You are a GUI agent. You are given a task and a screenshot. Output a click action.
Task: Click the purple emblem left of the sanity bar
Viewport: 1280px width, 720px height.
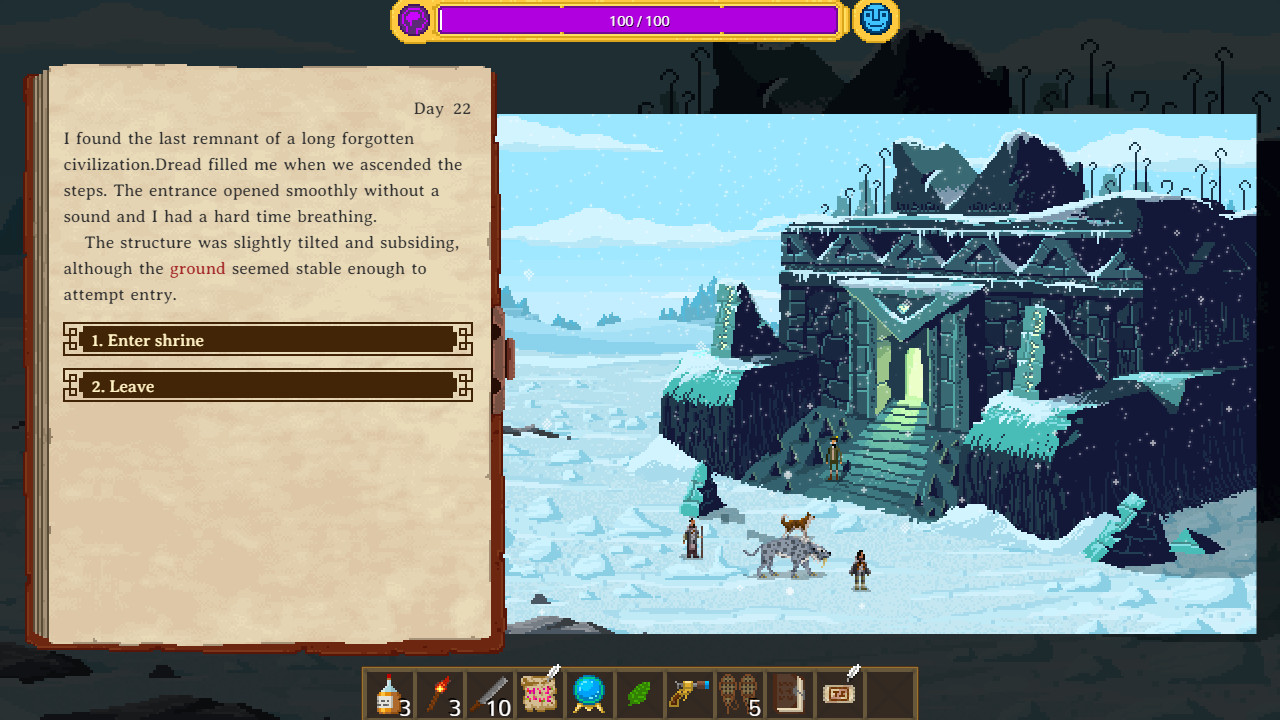(x=412, y=20)
